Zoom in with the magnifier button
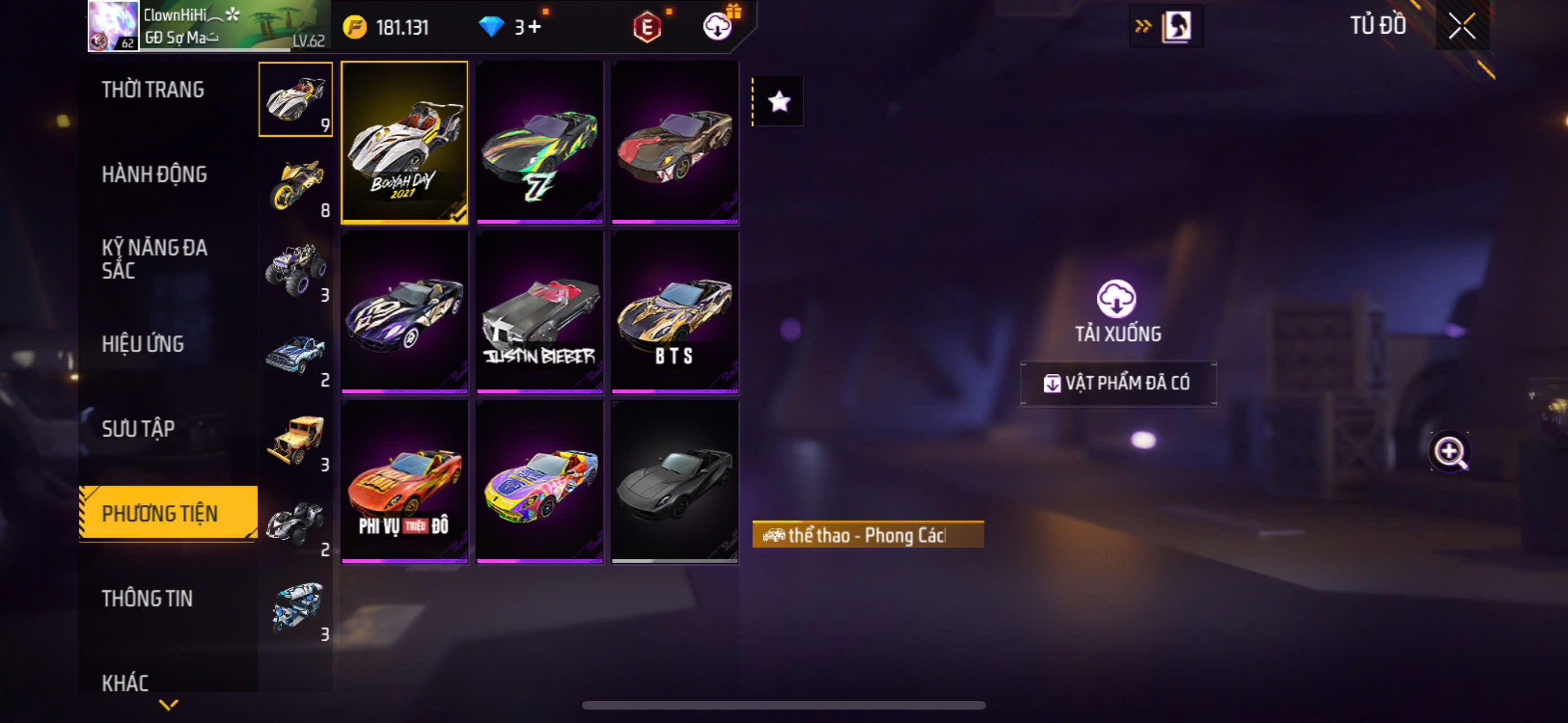The height and width of the screenshot is (723, 1568). pos(1449,452)
